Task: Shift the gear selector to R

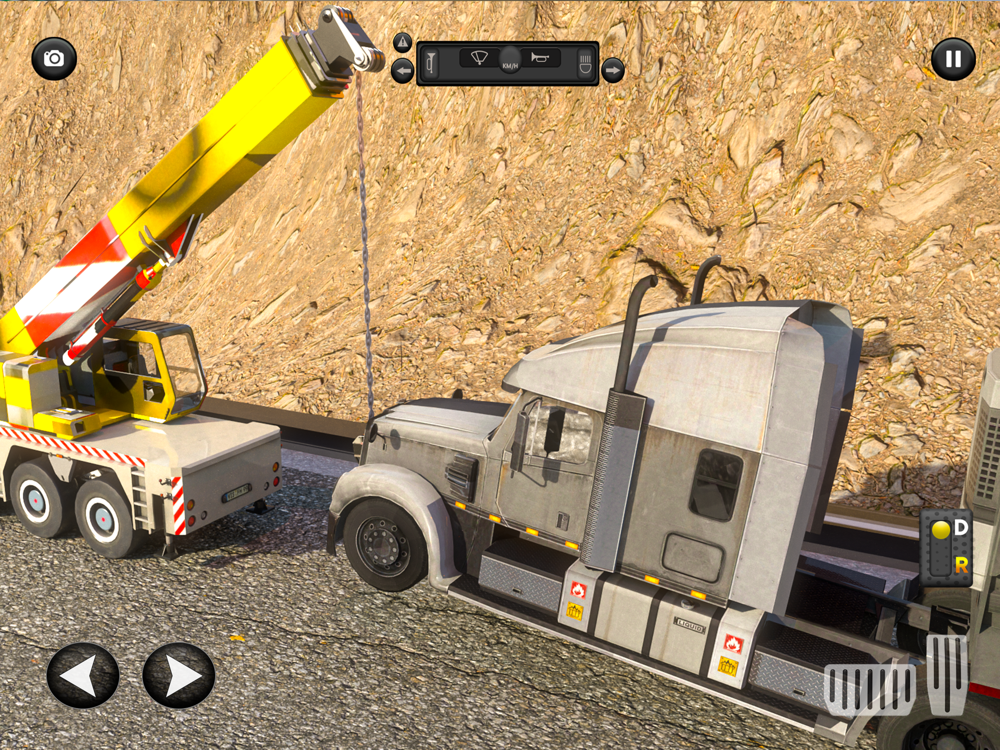Action: tap(961, 565)
